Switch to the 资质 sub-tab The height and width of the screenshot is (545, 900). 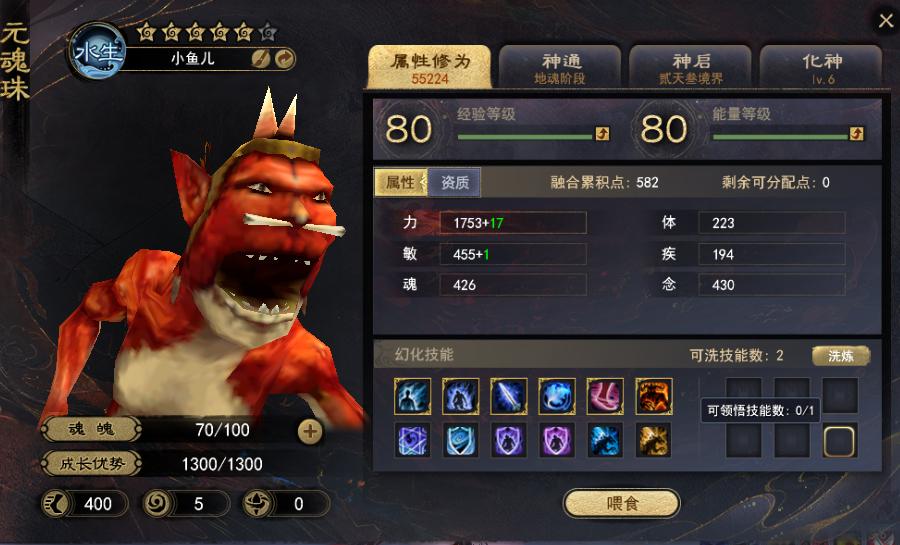coord(455,182)
